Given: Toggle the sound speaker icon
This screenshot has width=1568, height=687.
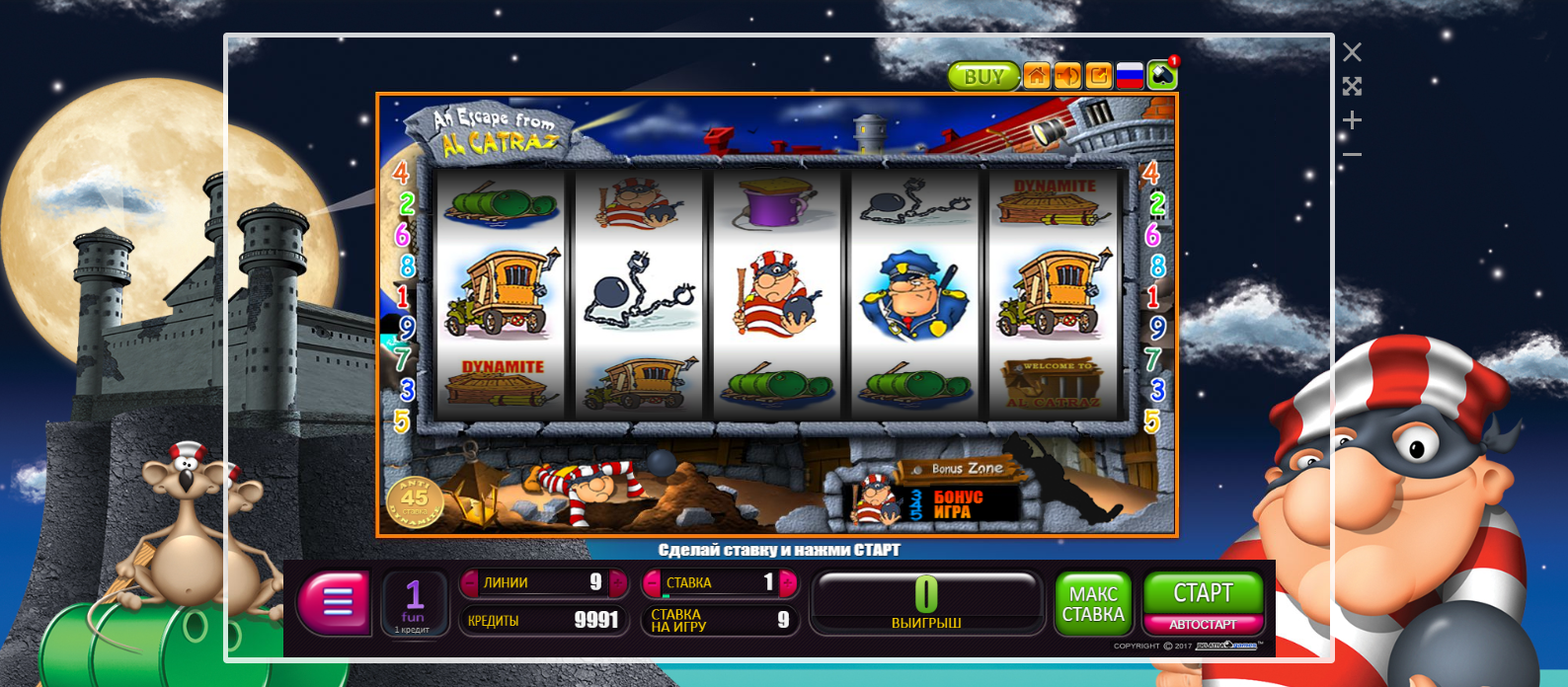Looking at the screenshot, I should 1067,76.
